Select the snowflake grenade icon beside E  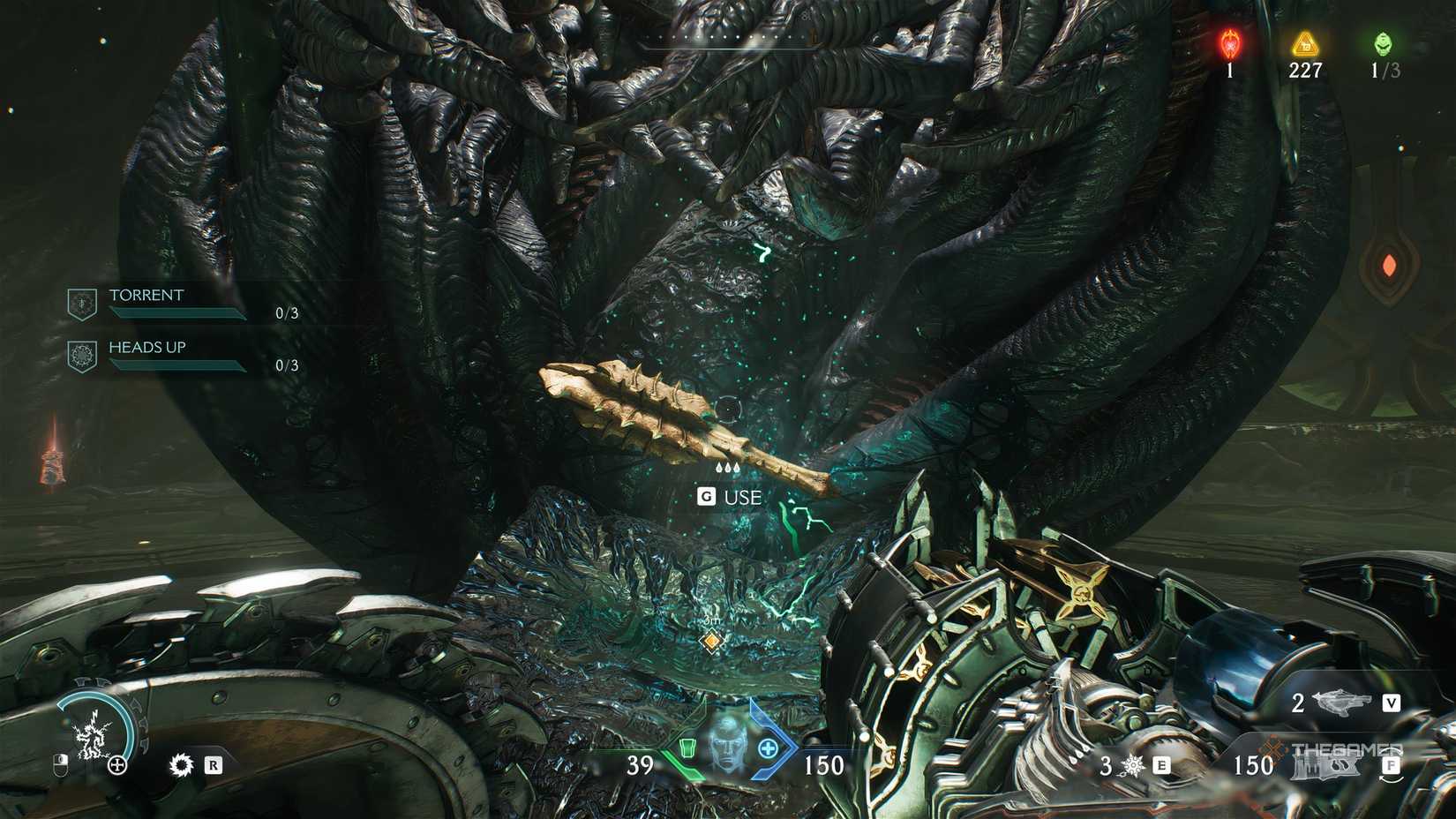tap(1131, 764)
